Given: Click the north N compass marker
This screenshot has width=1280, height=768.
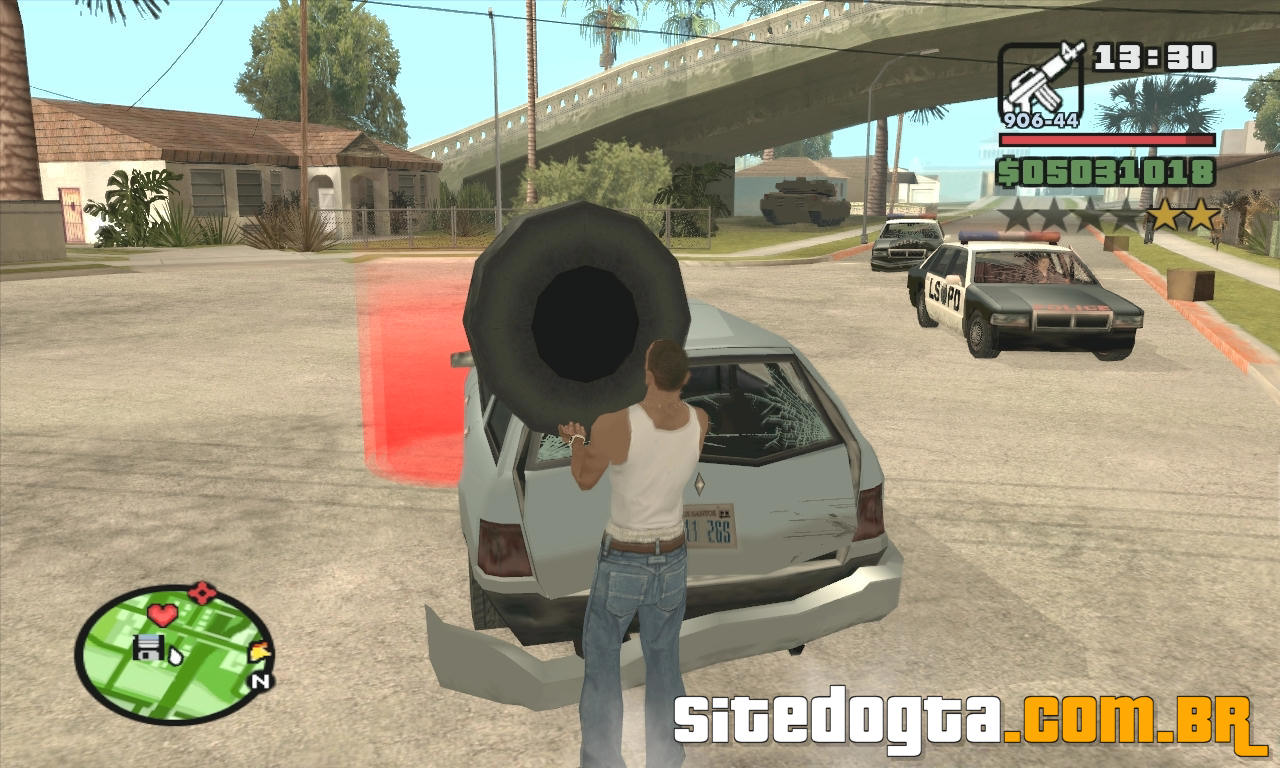Looking at the screenshot, I should [x=260, y=682].
